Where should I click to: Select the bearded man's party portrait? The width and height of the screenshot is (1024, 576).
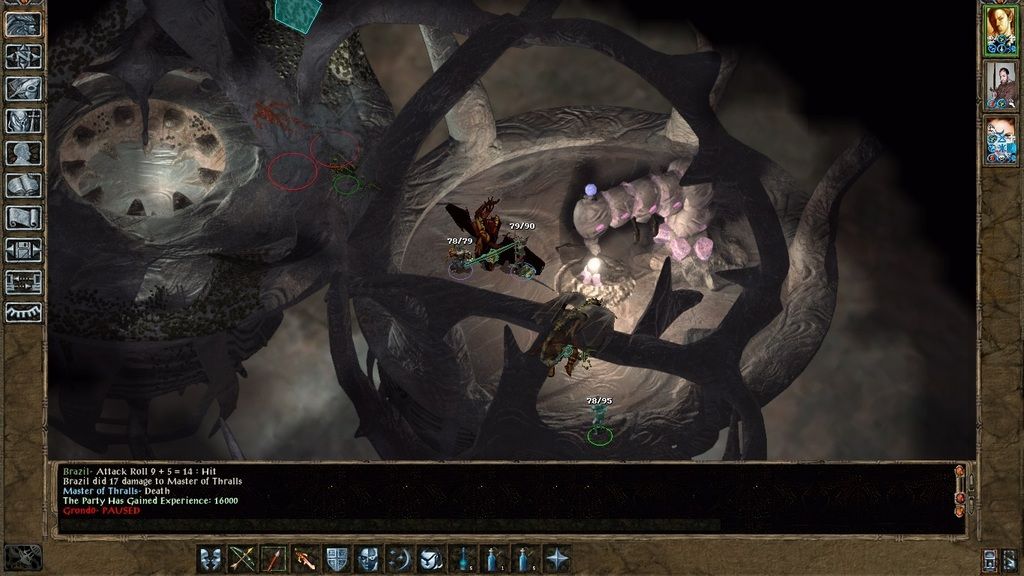tap(1000, 84)
